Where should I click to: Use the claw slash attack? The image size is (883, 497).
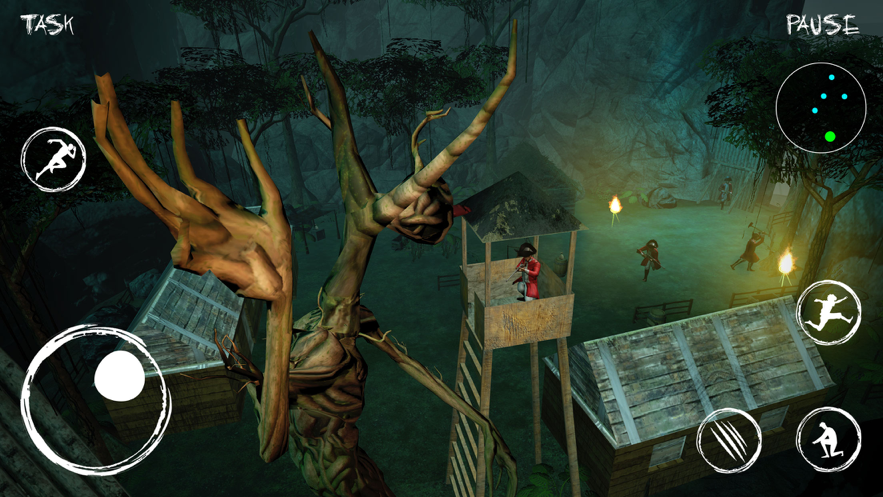(729, 440)
